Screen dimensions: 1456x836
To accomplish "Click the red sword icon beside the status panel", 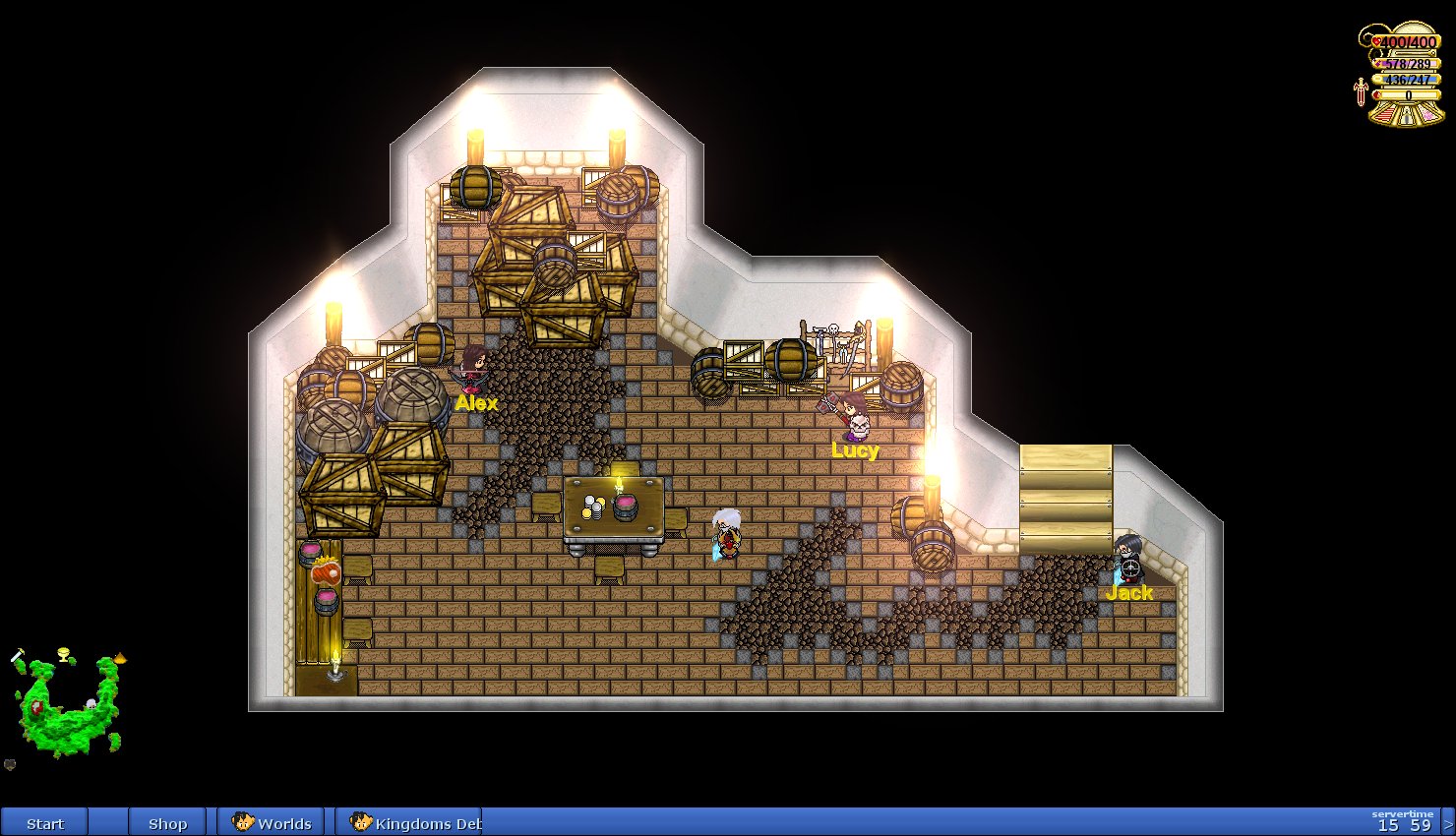I will click(x=1361, y=92).
